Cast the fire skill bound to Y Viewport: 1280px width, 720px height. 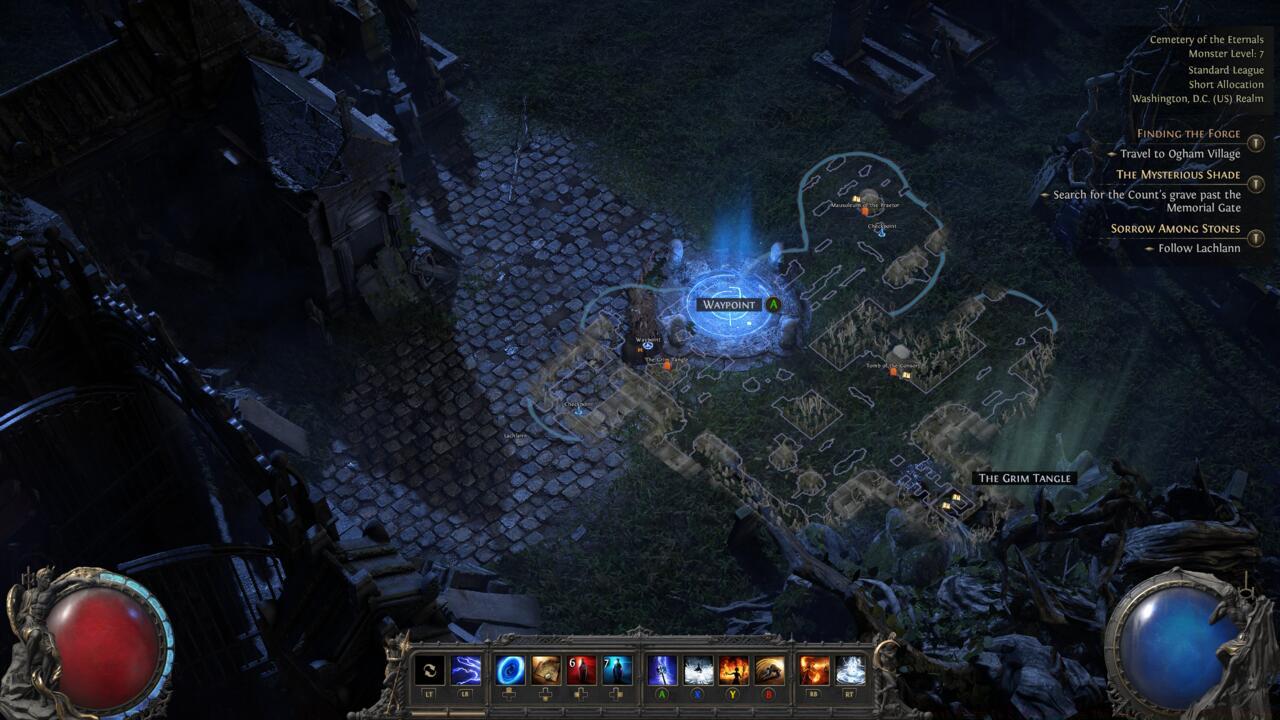(x=733, y=669)
